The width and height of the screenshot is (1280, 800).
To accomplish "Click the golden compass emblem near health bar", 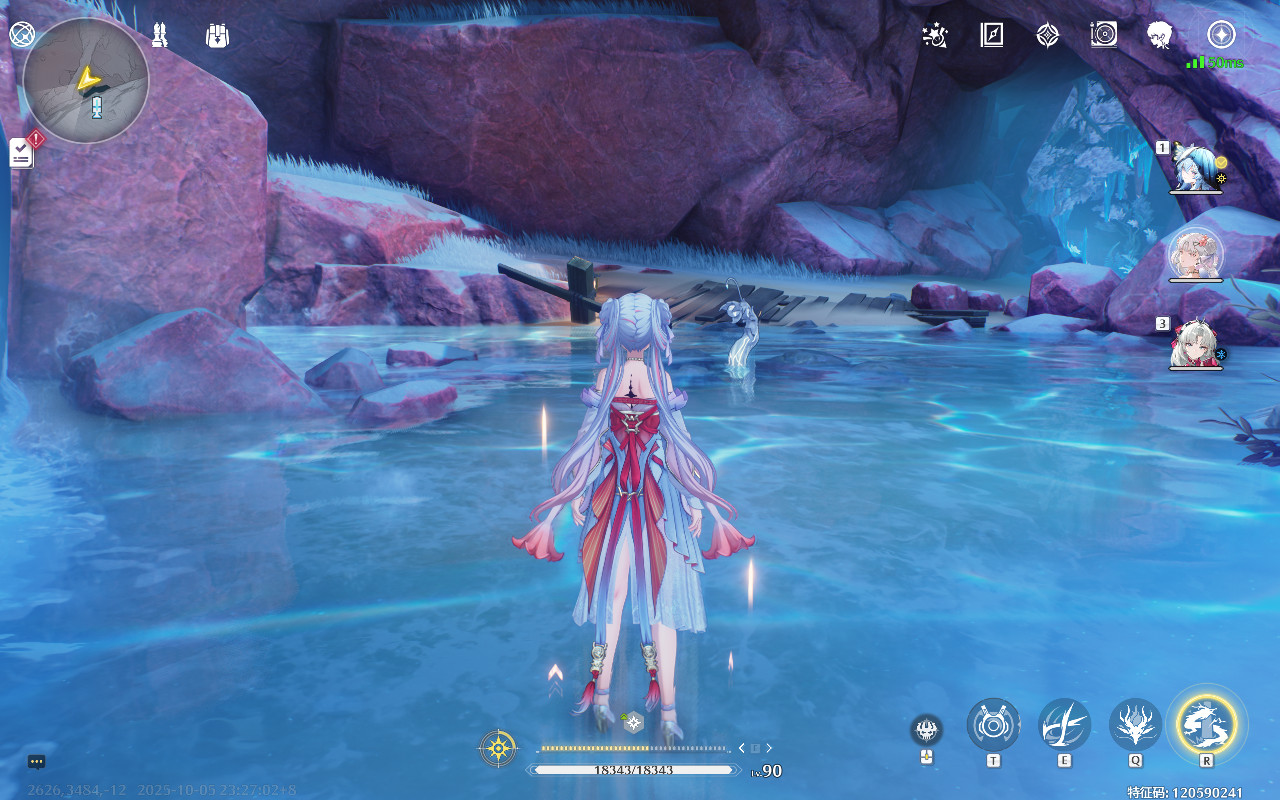I will pos(498,748).
